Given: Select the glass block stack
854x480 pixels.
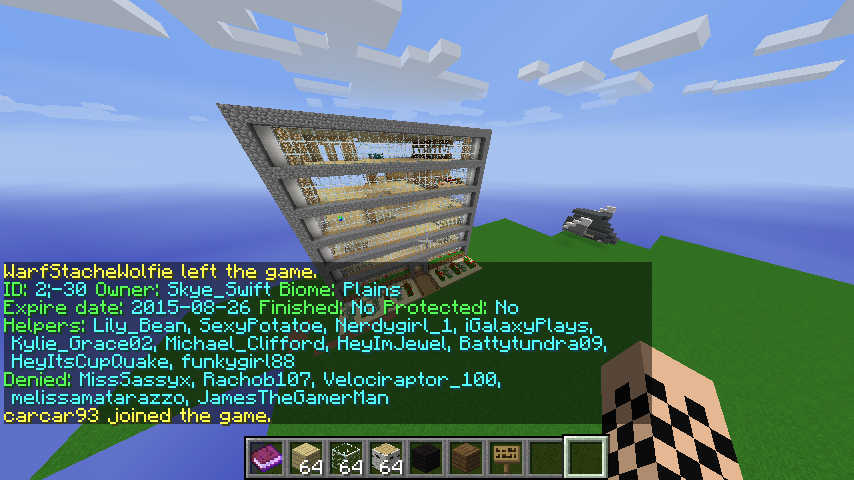Looking at the screenshot, I should click(346, 457).
